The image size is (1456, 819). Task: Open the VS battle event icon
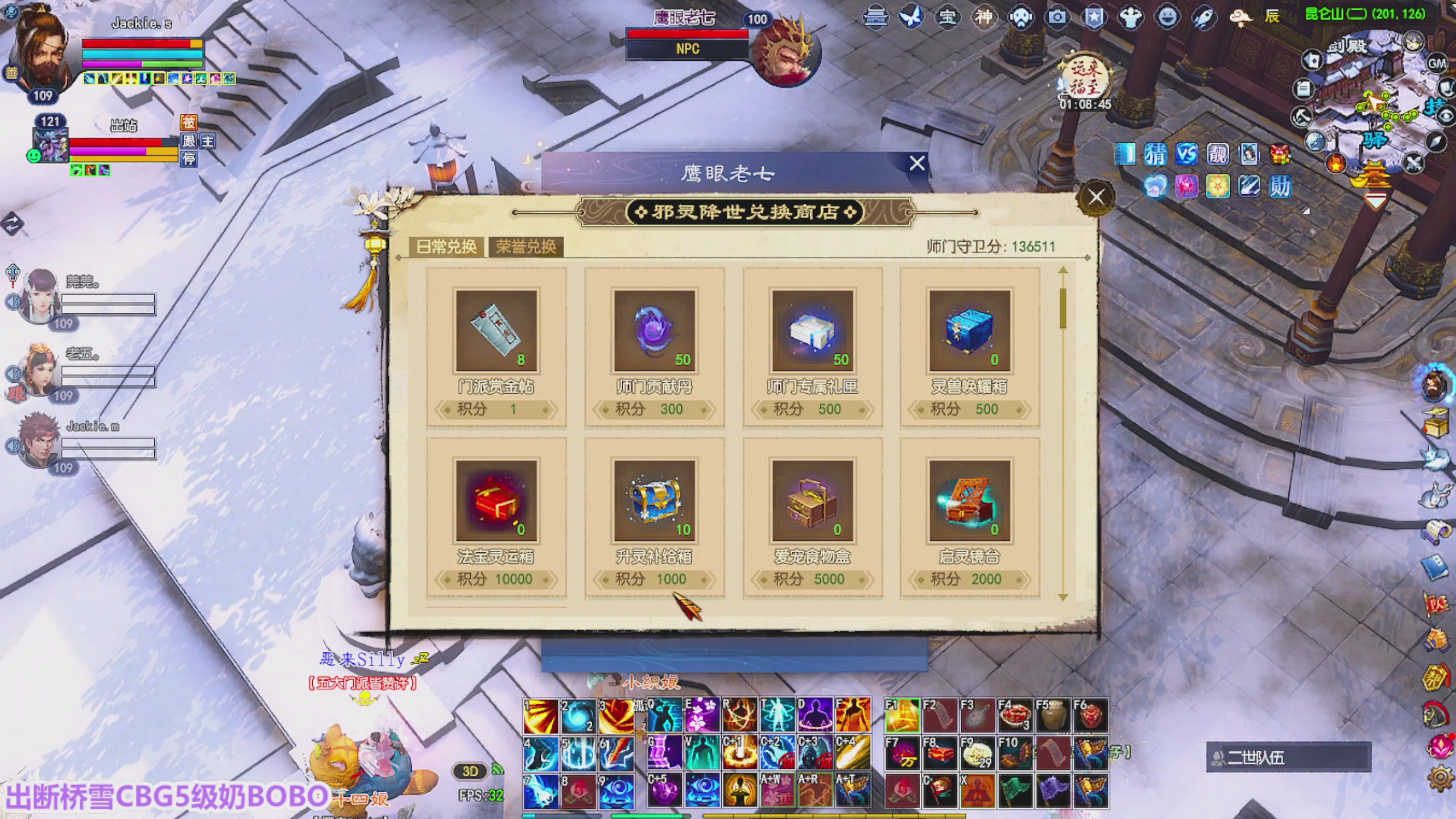1187,154
